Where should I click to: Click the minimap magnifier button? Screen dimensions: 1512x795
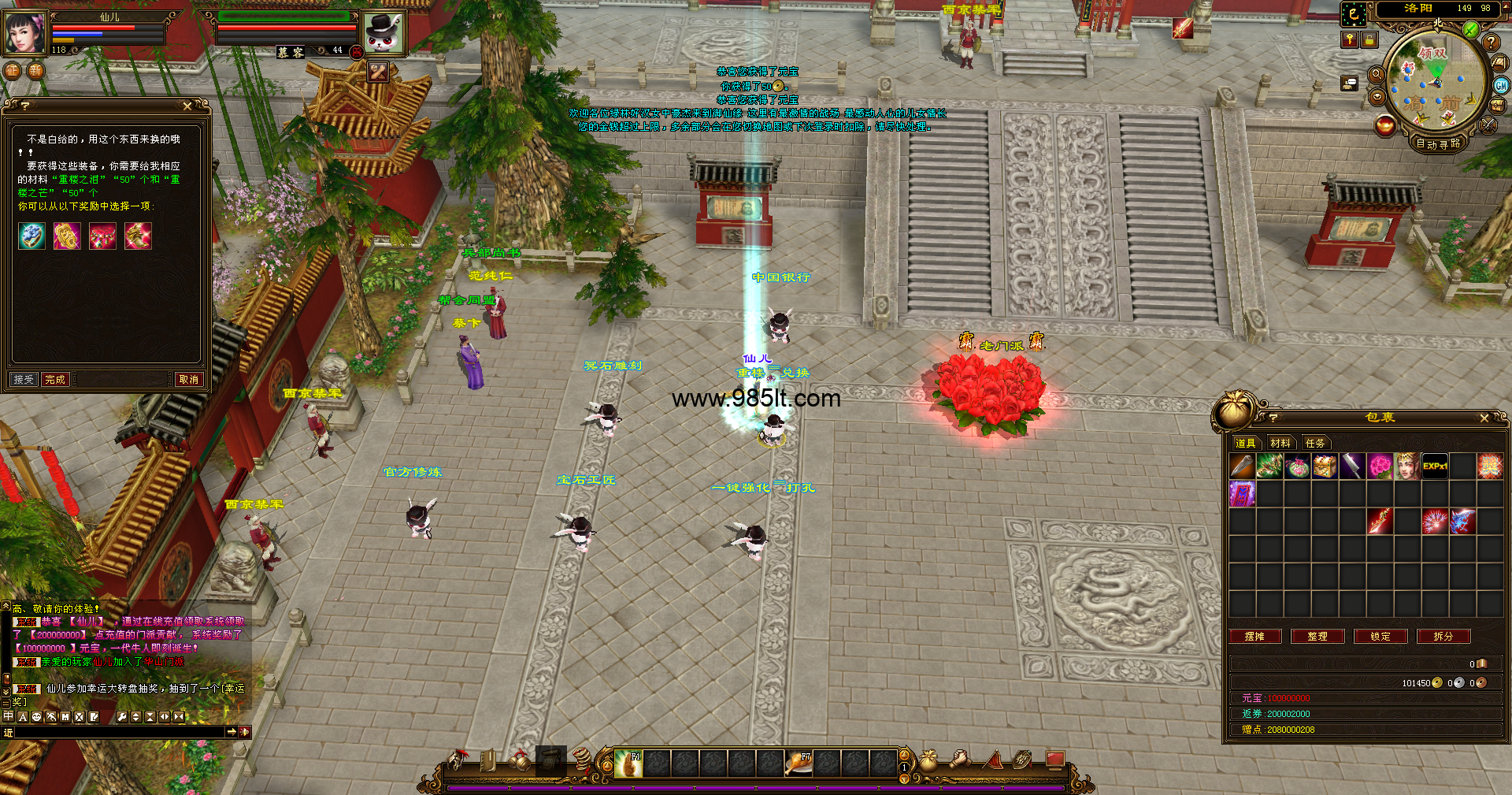pyautogui.click(x=1377, y=75)
